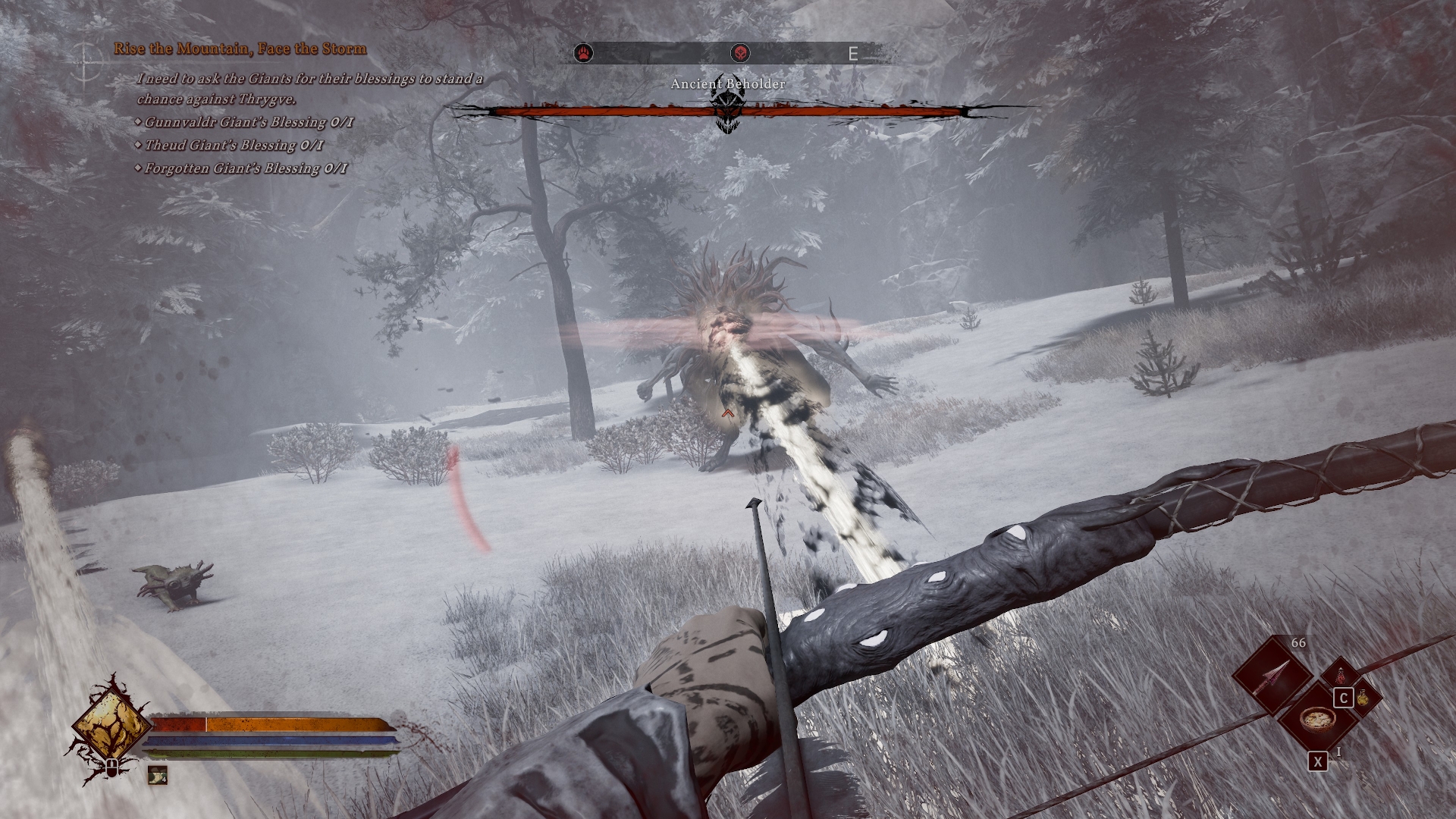Expand the quick-use wheel via the C keybind box
Image resolution: width=1456 pixels, height=819 pixels.
tap(1343, 698)
